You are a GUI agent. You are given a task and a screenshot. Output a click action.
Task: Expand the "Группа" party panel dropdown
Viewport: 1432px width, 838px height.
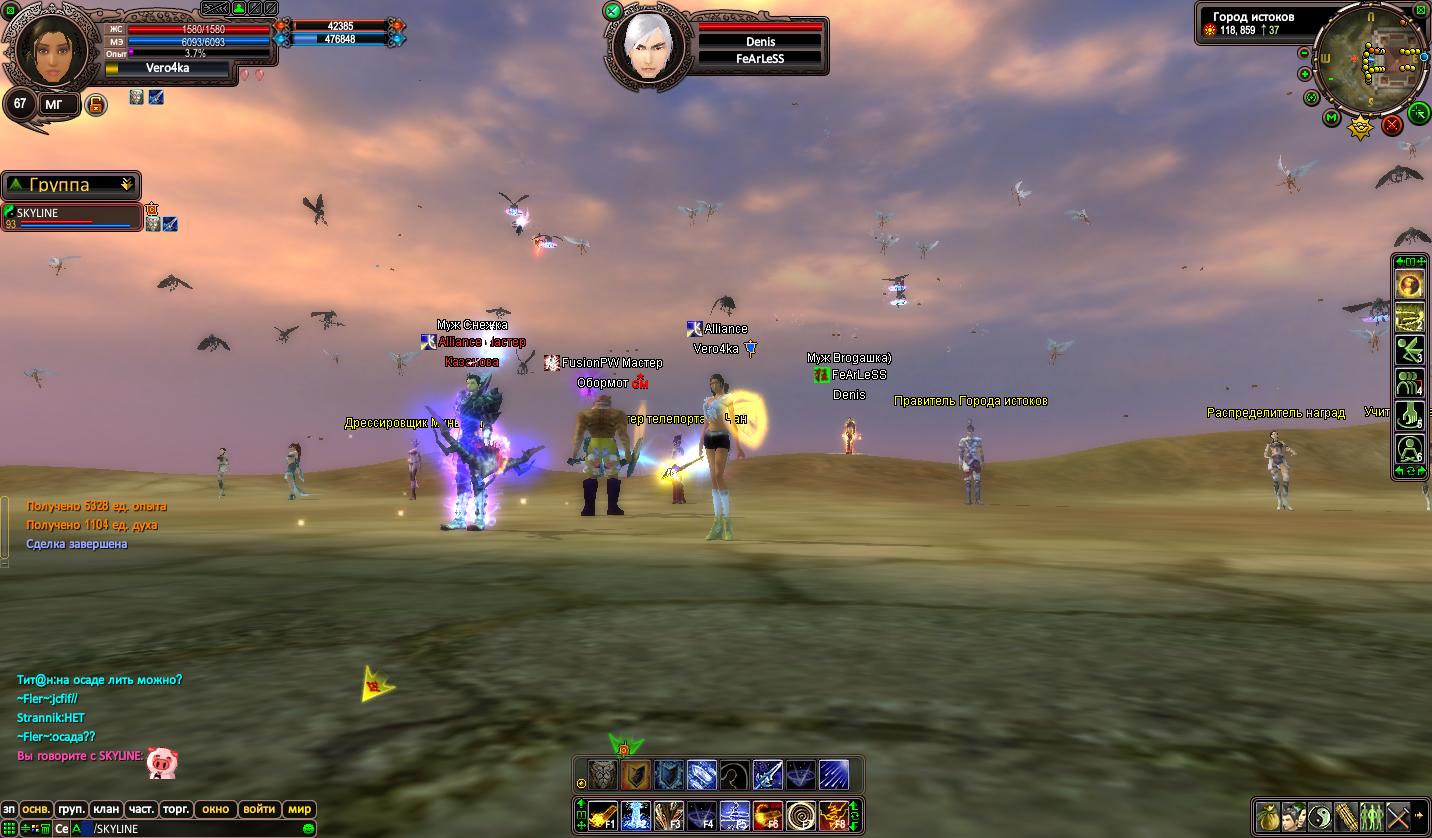(x=126, y=185)
